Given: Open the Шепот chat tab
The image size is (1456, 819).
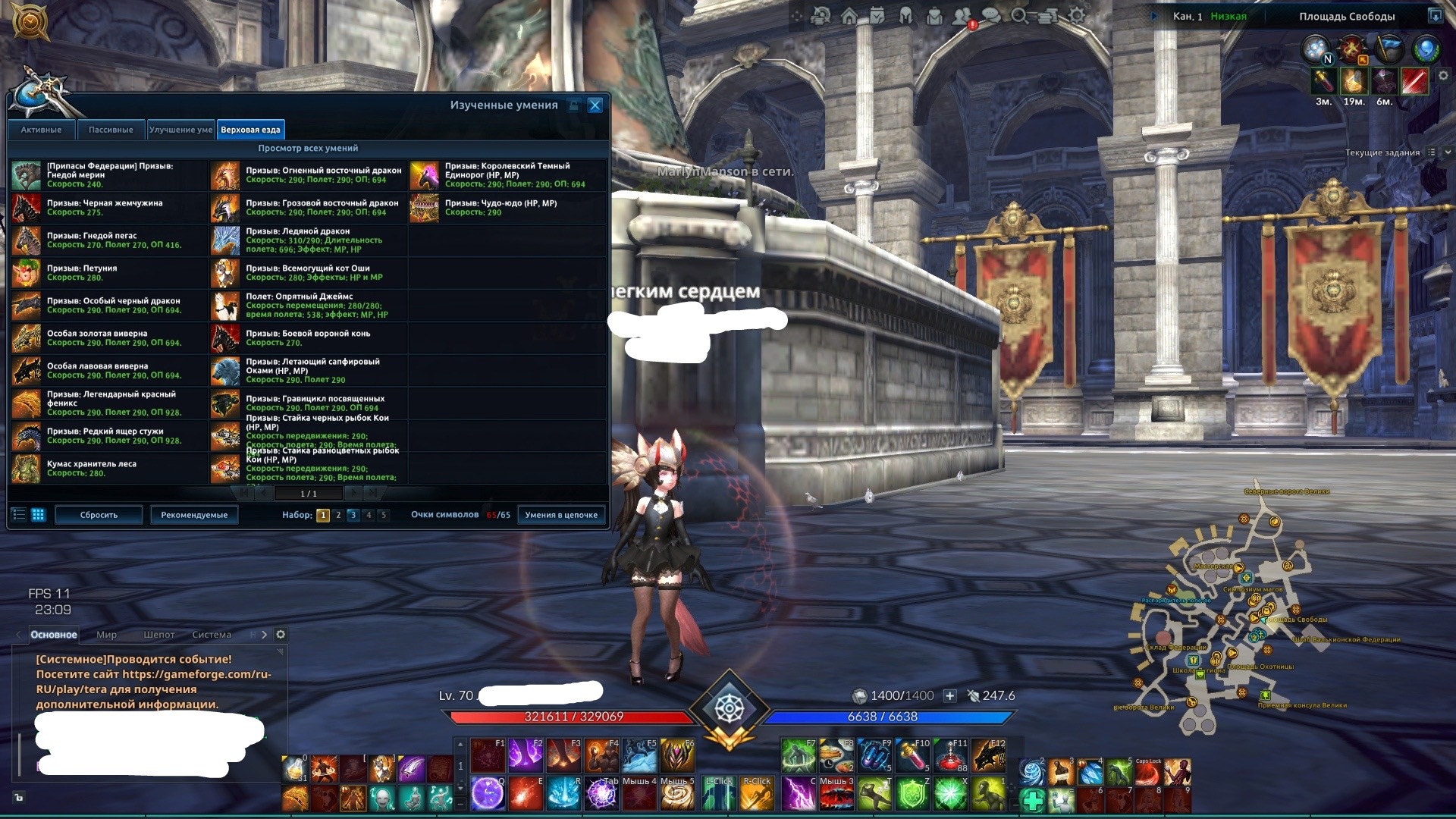Looking at the screenshot, I should coord(159,635).
